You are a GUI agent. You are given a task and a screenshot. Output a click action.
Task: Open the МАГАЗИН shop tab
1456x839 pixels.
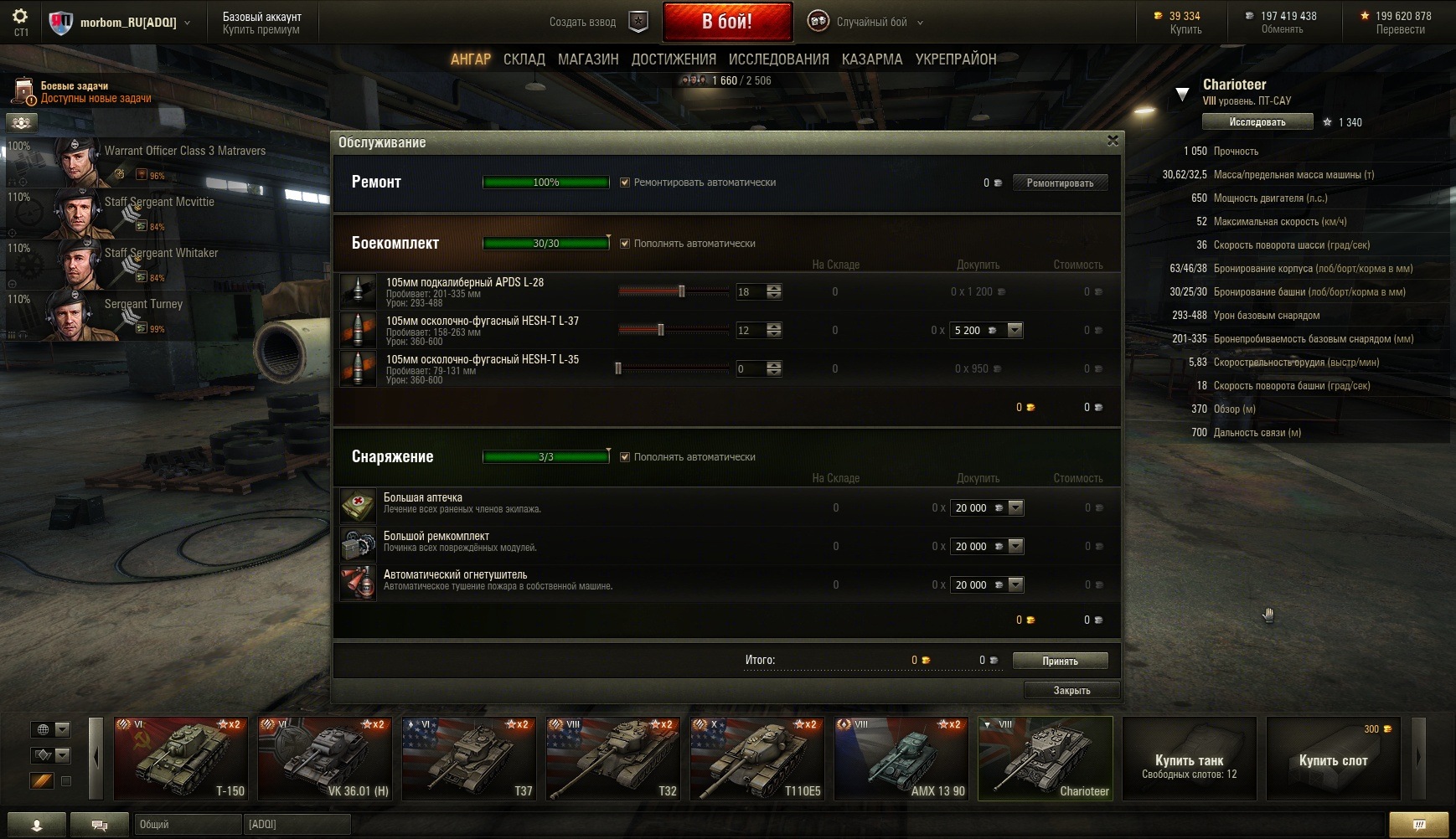tap(588, 59)
